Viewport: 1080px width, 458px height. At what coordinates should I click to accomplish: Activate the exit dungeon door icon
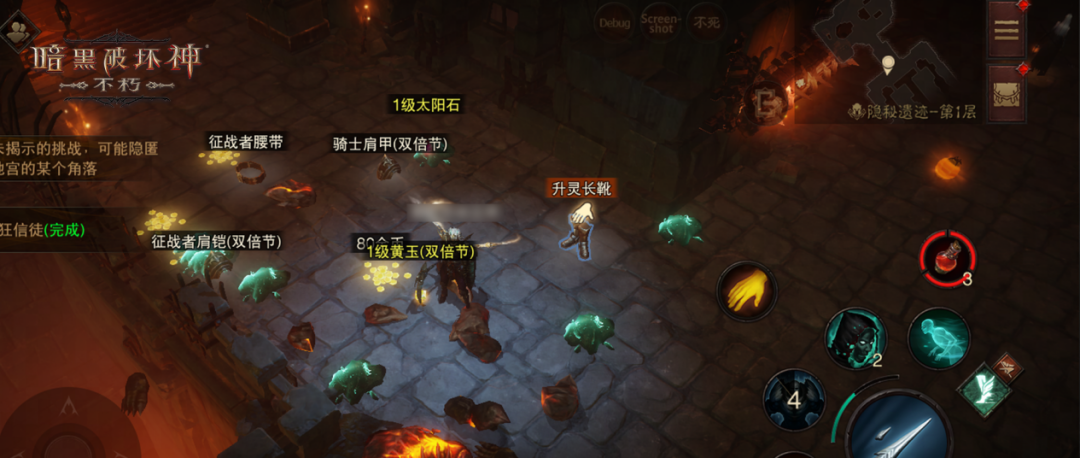[x=767, y=100]
